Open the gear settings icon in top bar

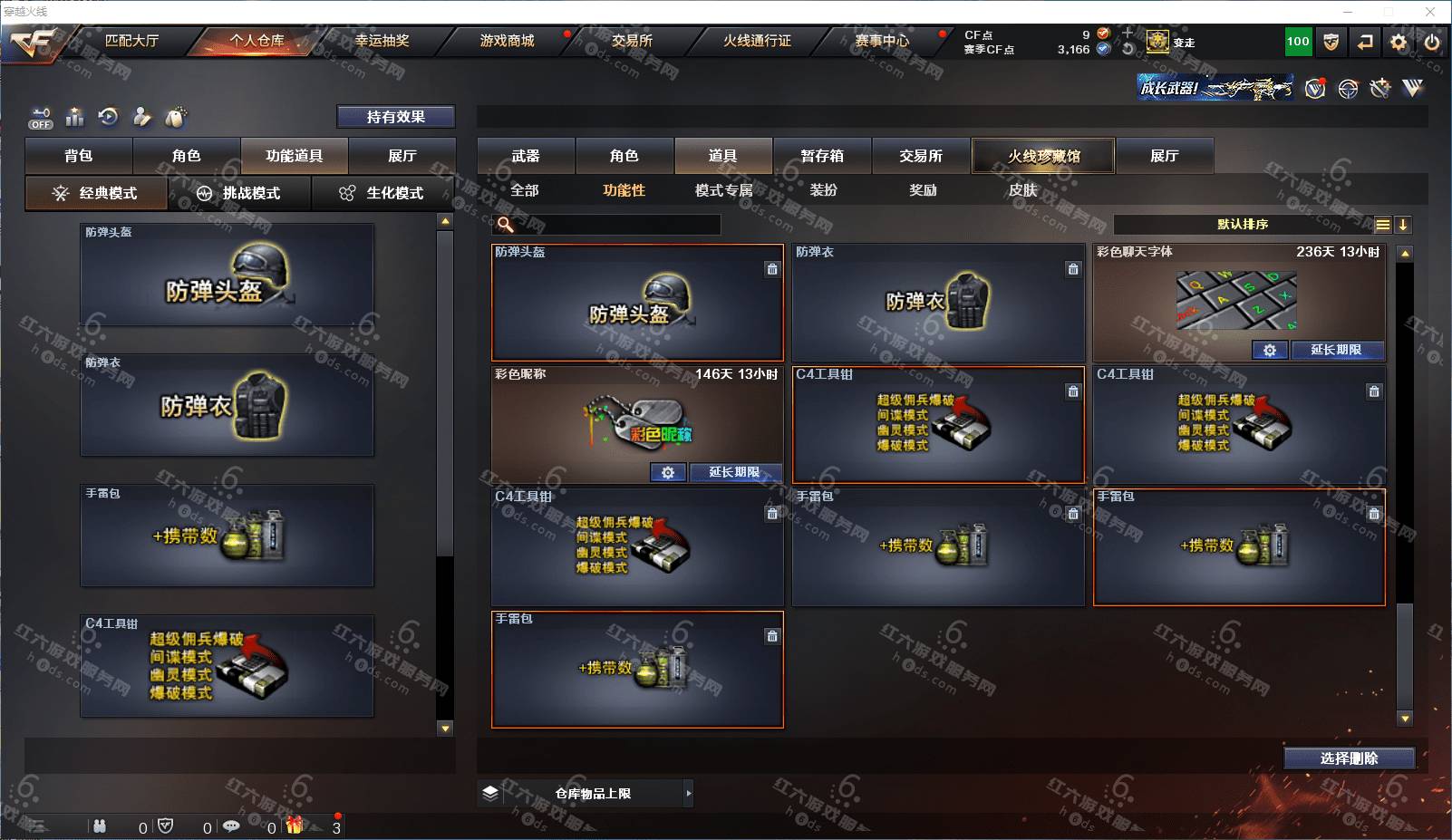point(1399,42)
